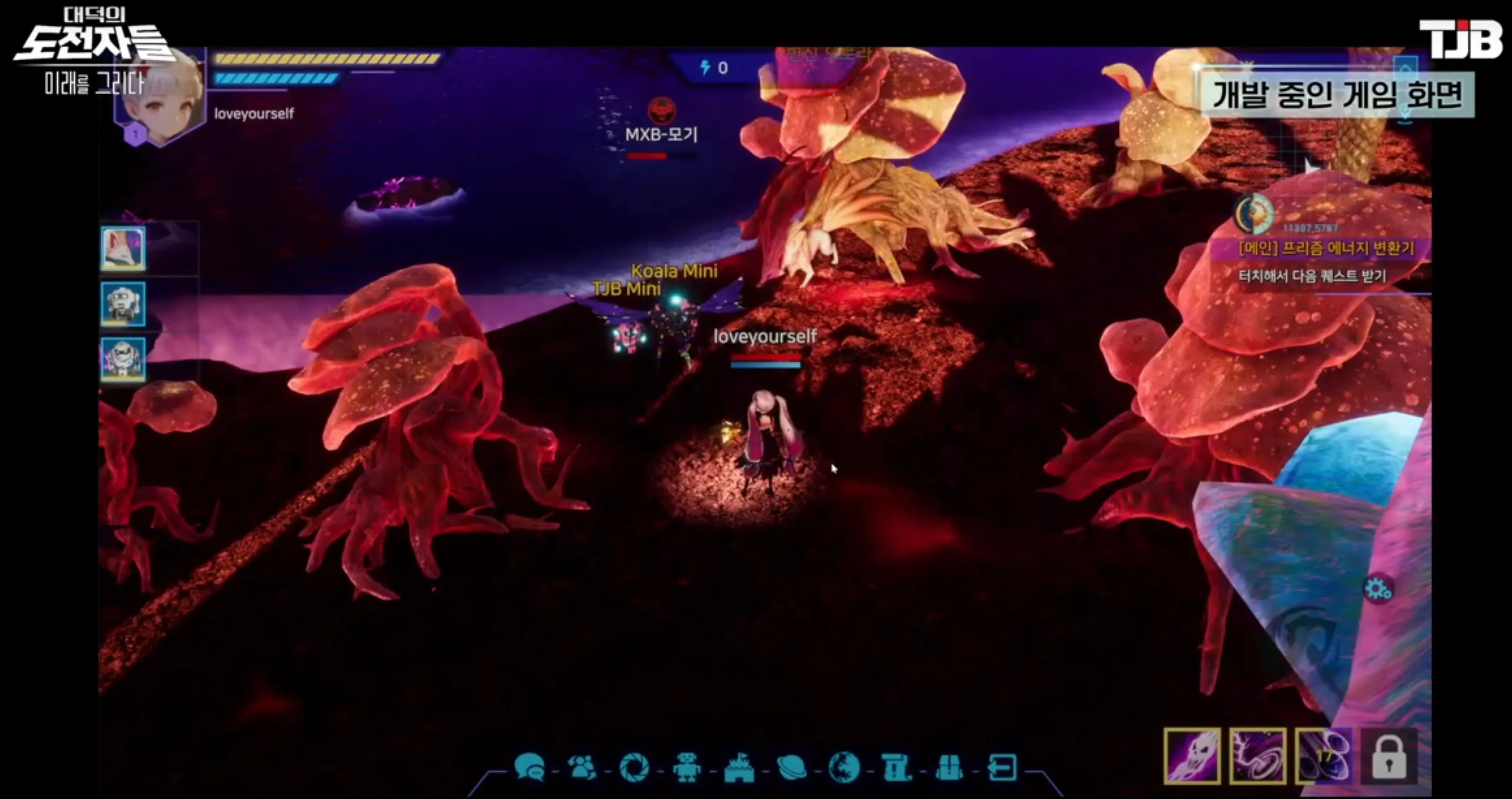This screenshot has height=799, width=1512.
Task: Open the ringed planet menu
Action: tap(792, 767)
